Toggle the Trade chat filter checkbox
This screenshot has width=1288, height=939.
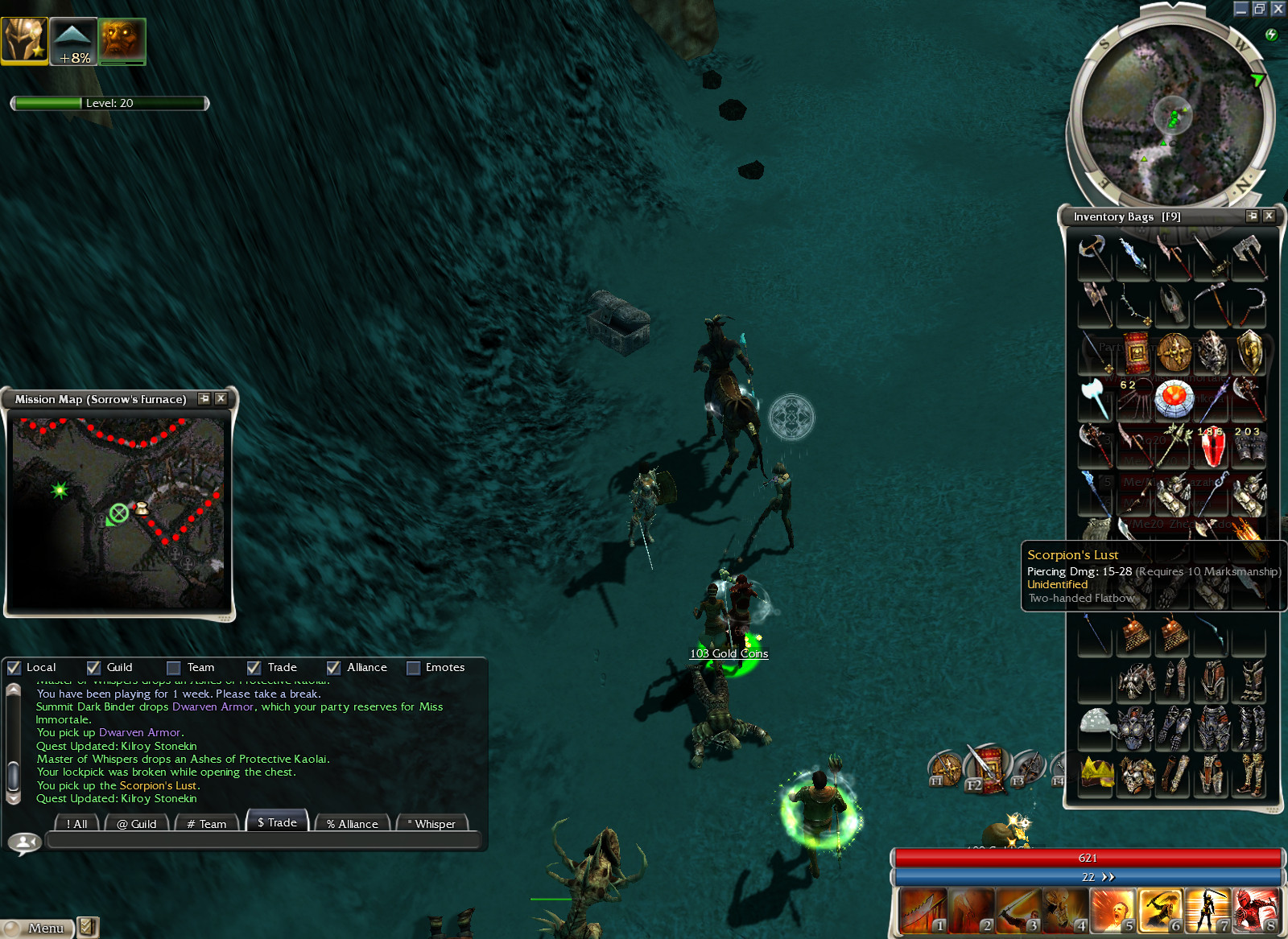pos(254,667)
